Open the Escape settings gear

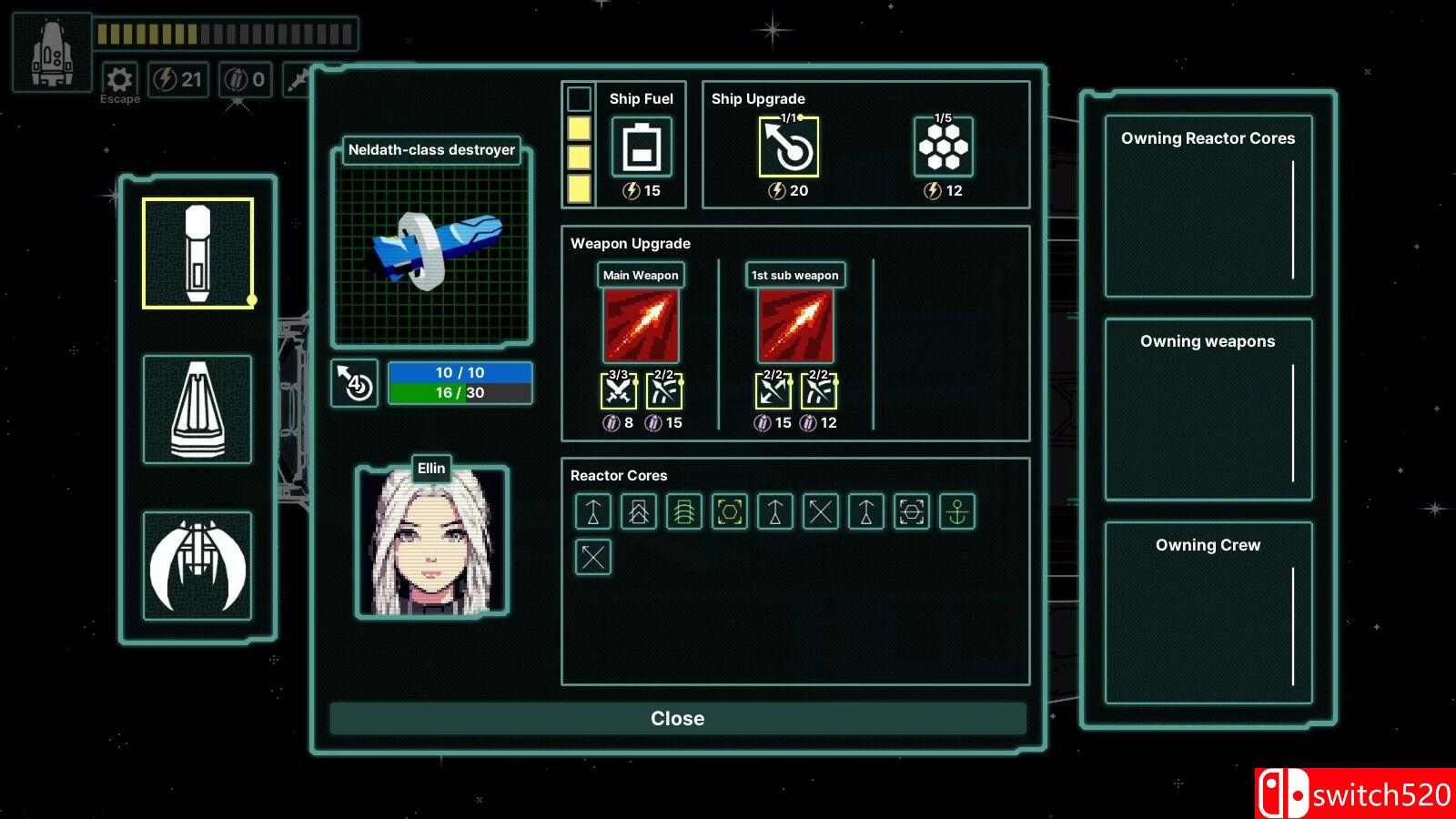[119, 78]
